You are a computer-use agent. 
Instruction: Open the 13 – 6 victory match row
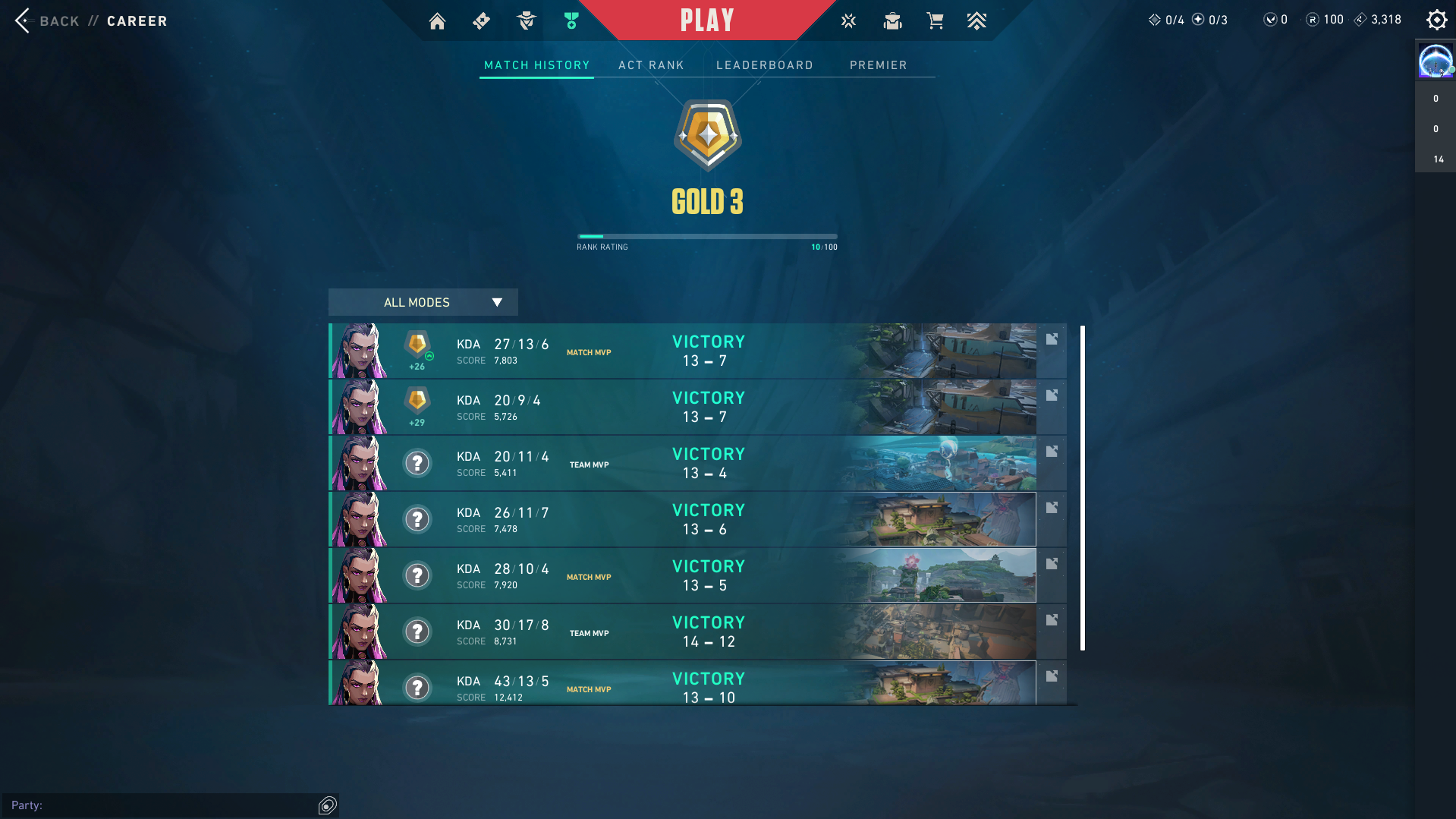[x=683, y=519]
